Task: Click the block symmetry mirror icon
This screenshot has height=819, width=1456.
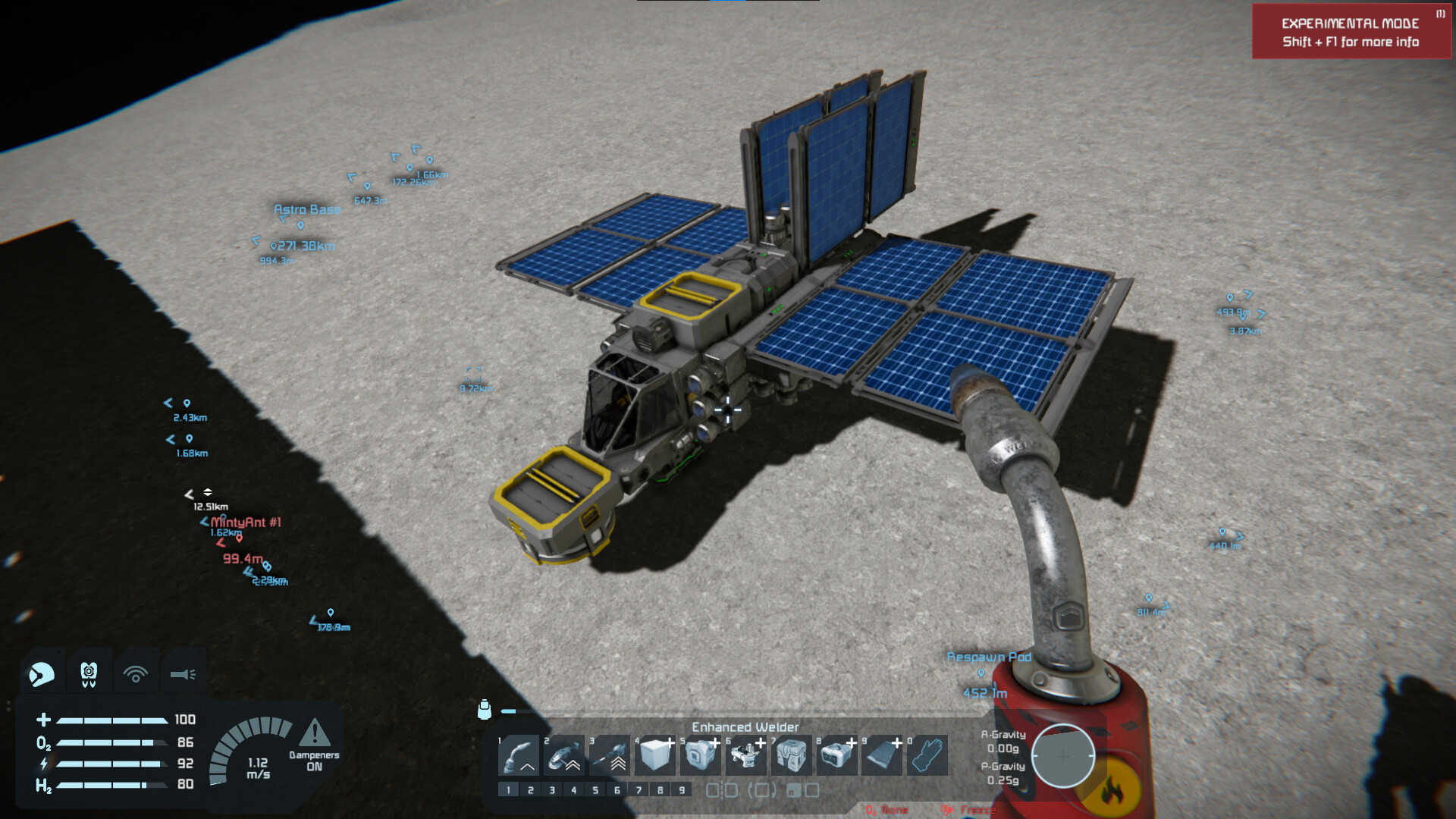Action: click(721, 790)
